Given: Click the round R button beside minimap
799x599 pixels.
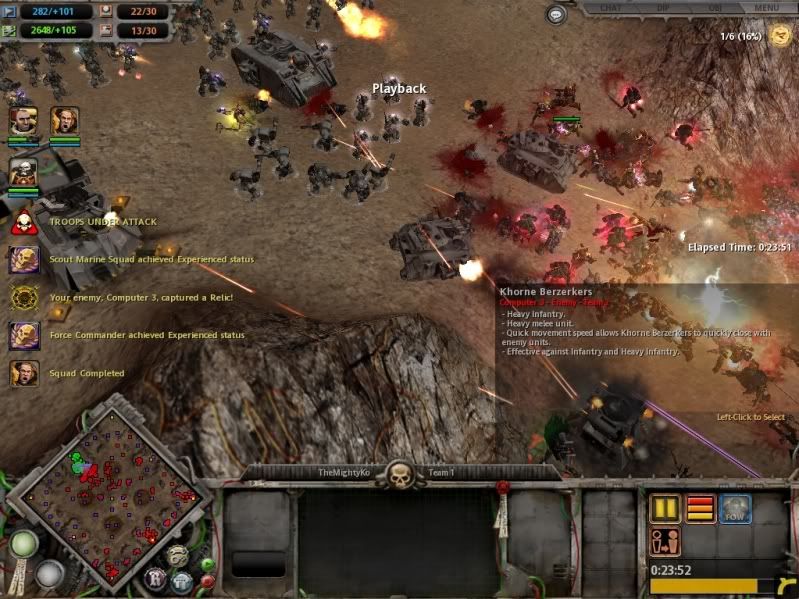Looking at the screenshot, I should pyautogui.click(x=156, y=577).
